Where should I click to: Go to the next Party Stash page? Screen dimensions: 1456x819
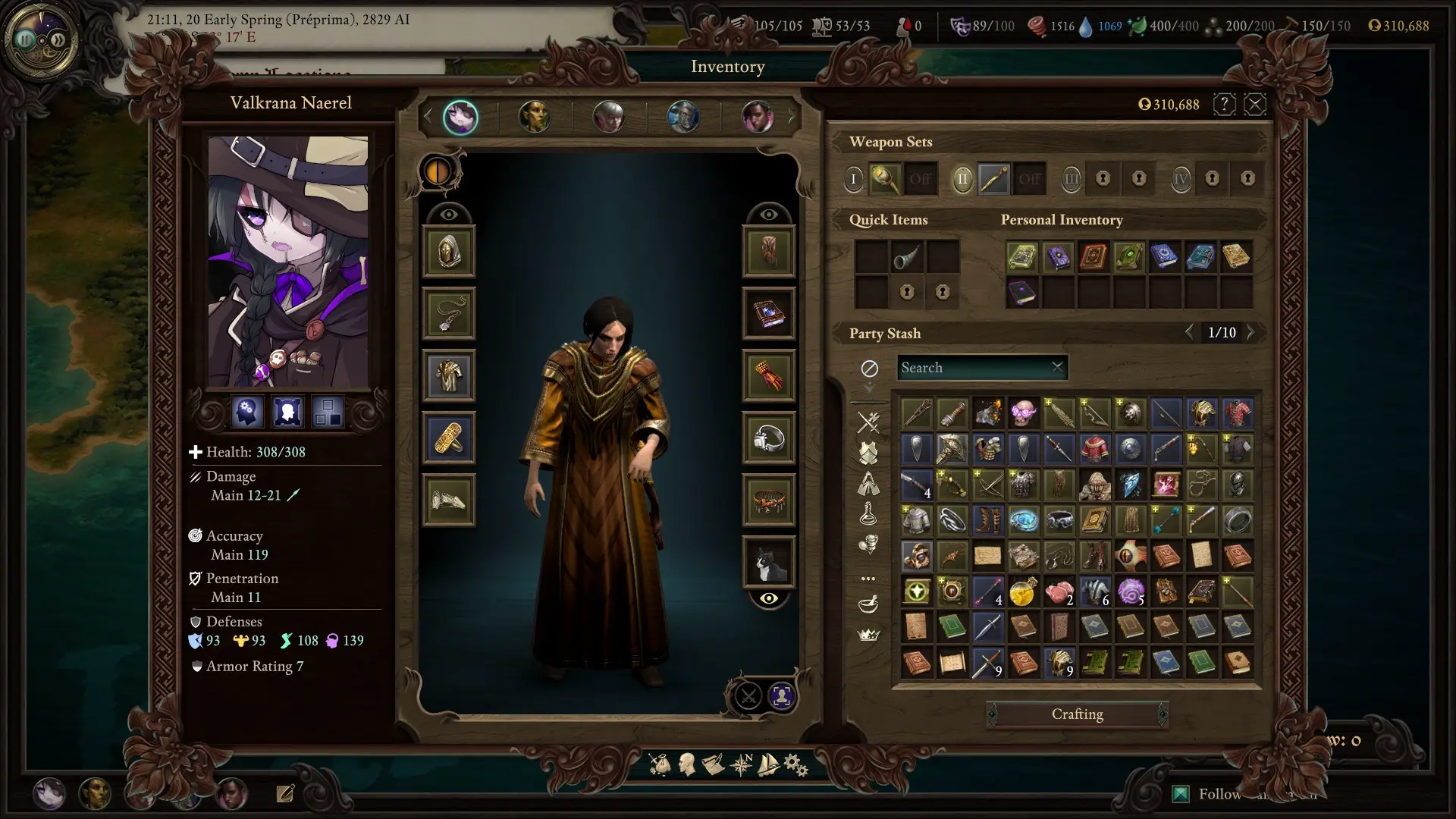[1251, 332]
